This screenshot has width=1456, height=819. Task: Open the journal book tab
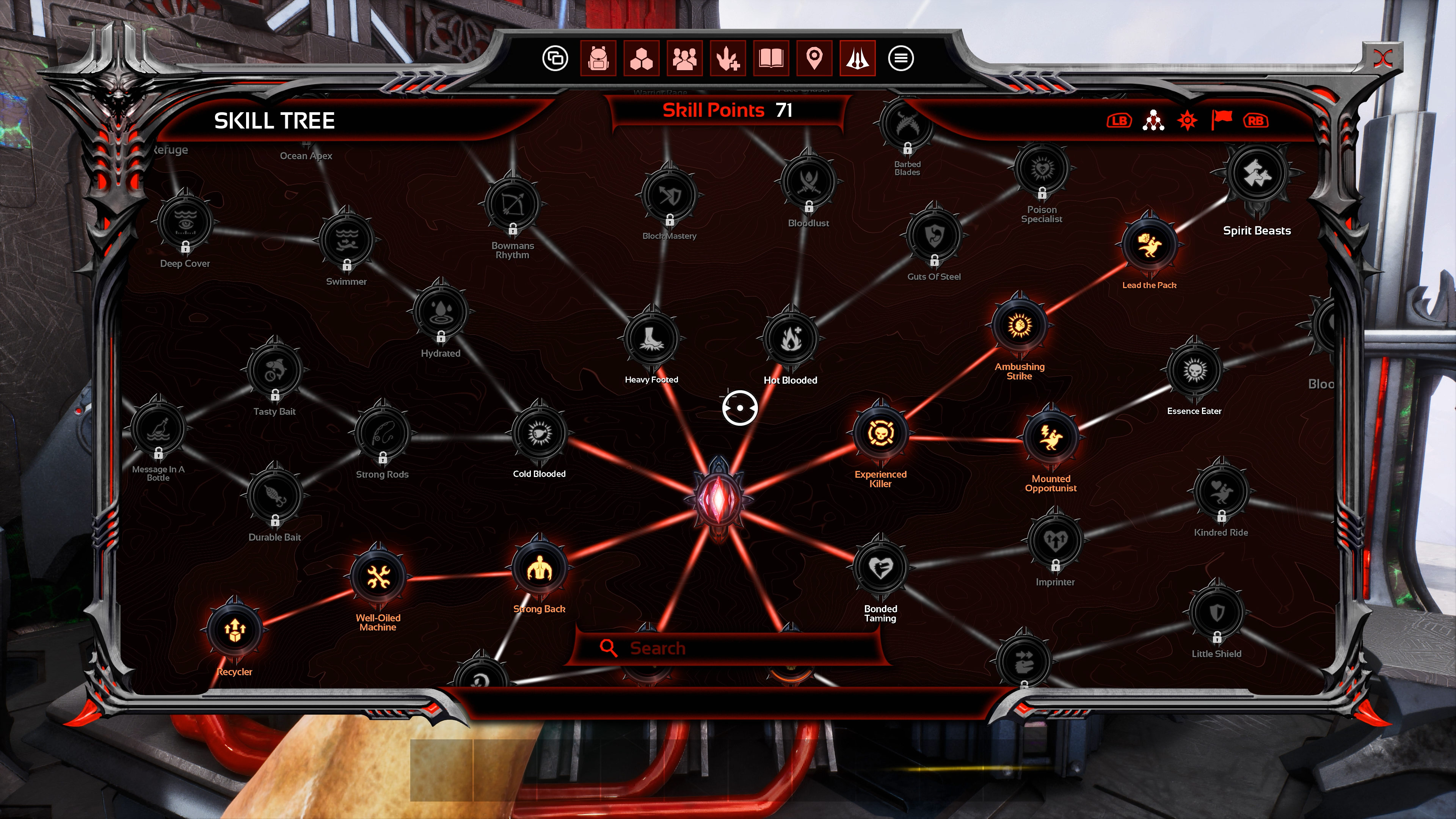(771, 58)
